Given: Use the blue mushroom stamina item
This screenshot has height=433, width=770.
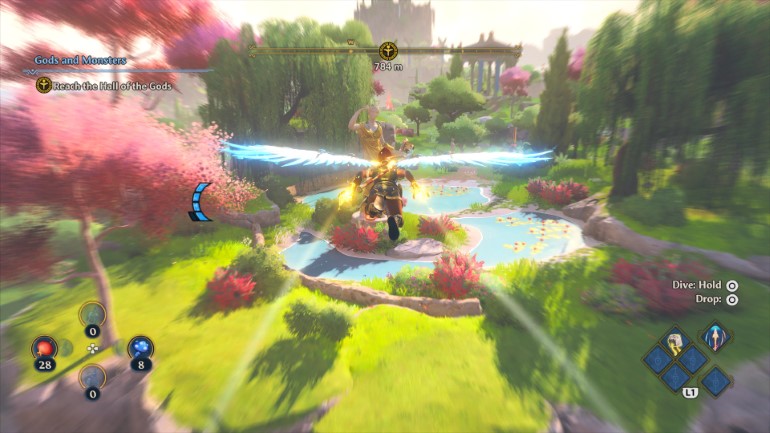Looking at the screenshot, I should tap(140, 348).
